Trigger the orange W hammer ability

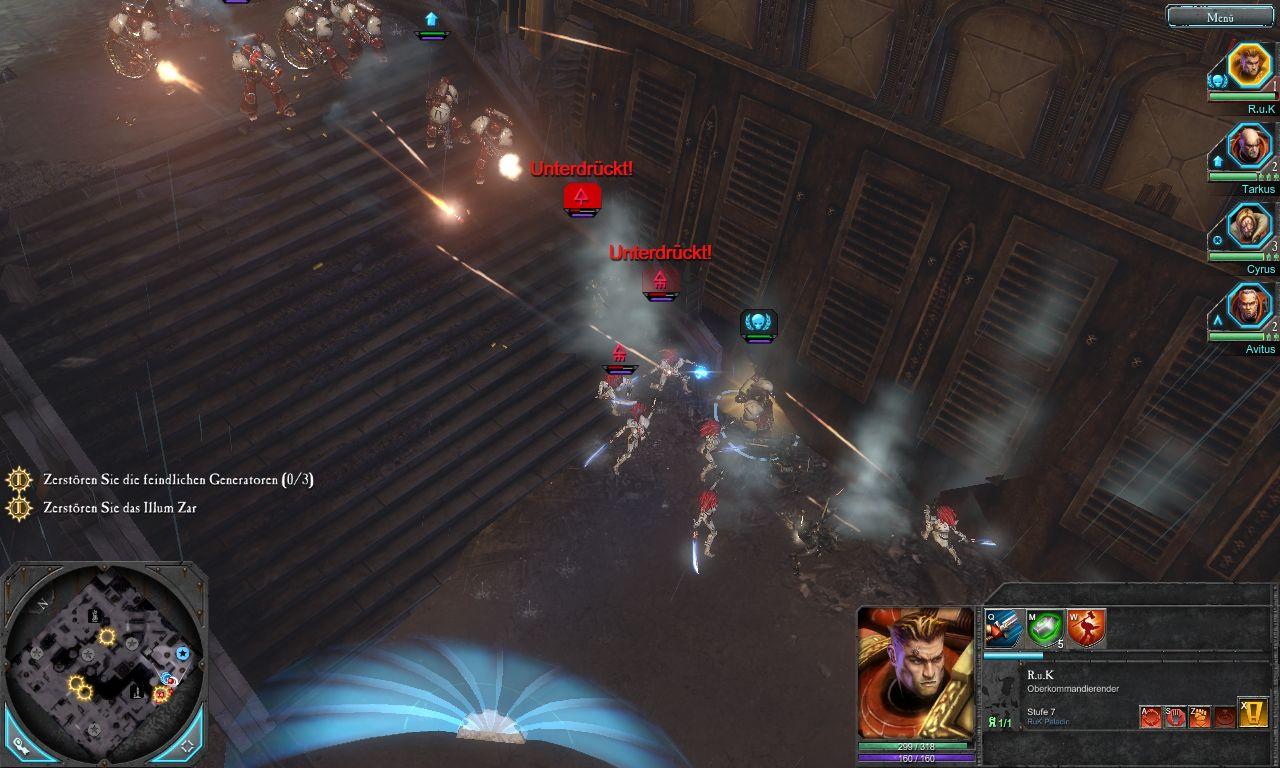tap(1085, 628)
